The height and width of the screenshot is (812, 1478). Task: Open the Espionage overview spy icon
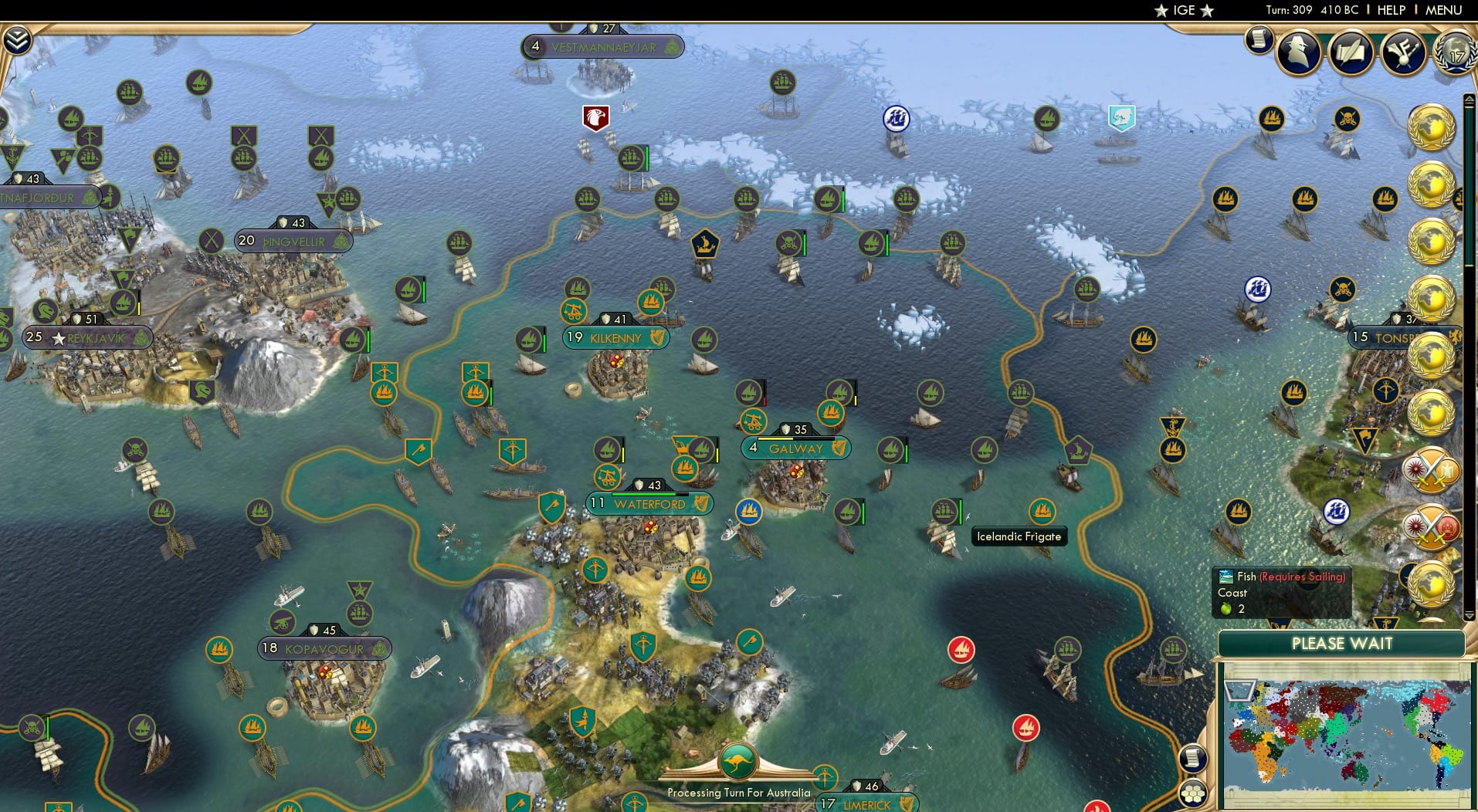pyautogui.click(x=1300, y=52)
